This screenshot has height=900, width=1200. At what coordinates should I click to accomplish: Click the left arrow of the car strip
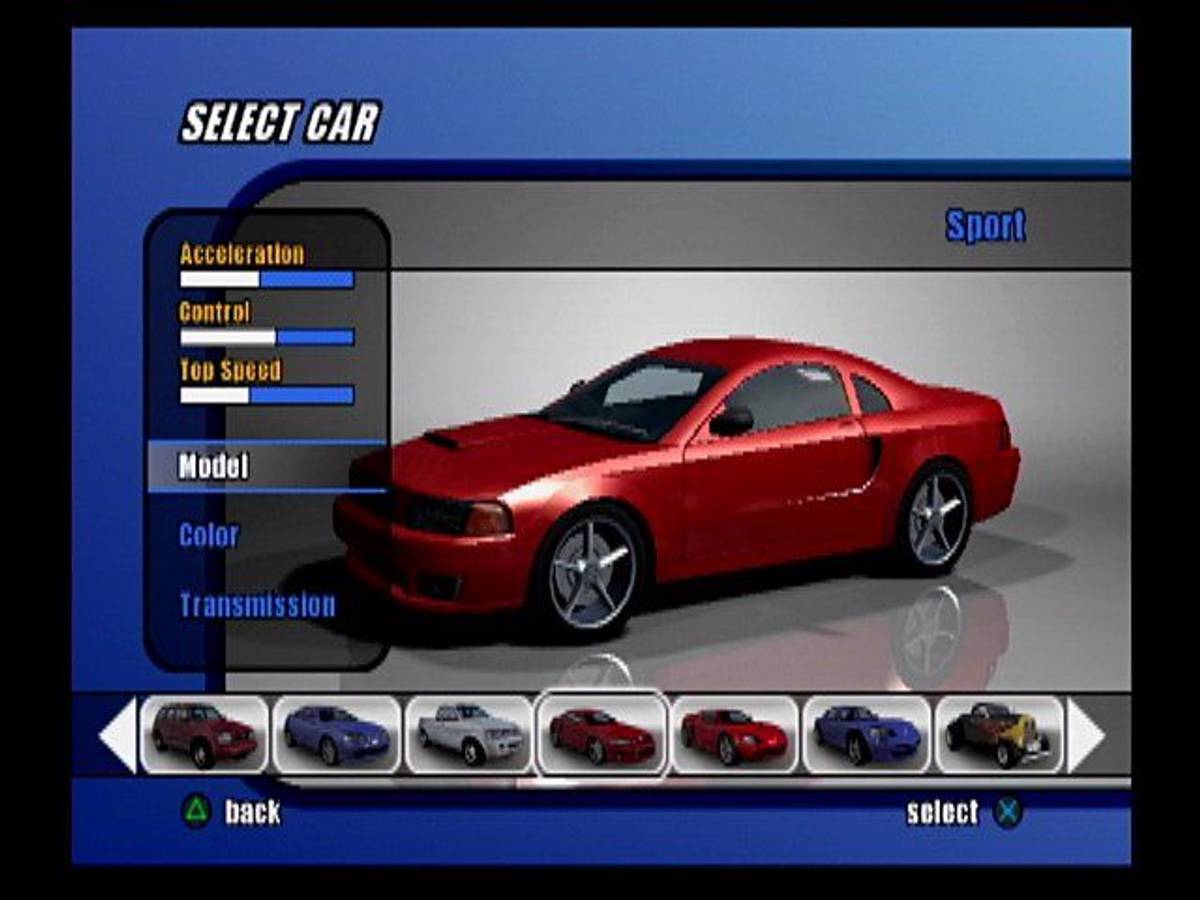coord(118,736)
